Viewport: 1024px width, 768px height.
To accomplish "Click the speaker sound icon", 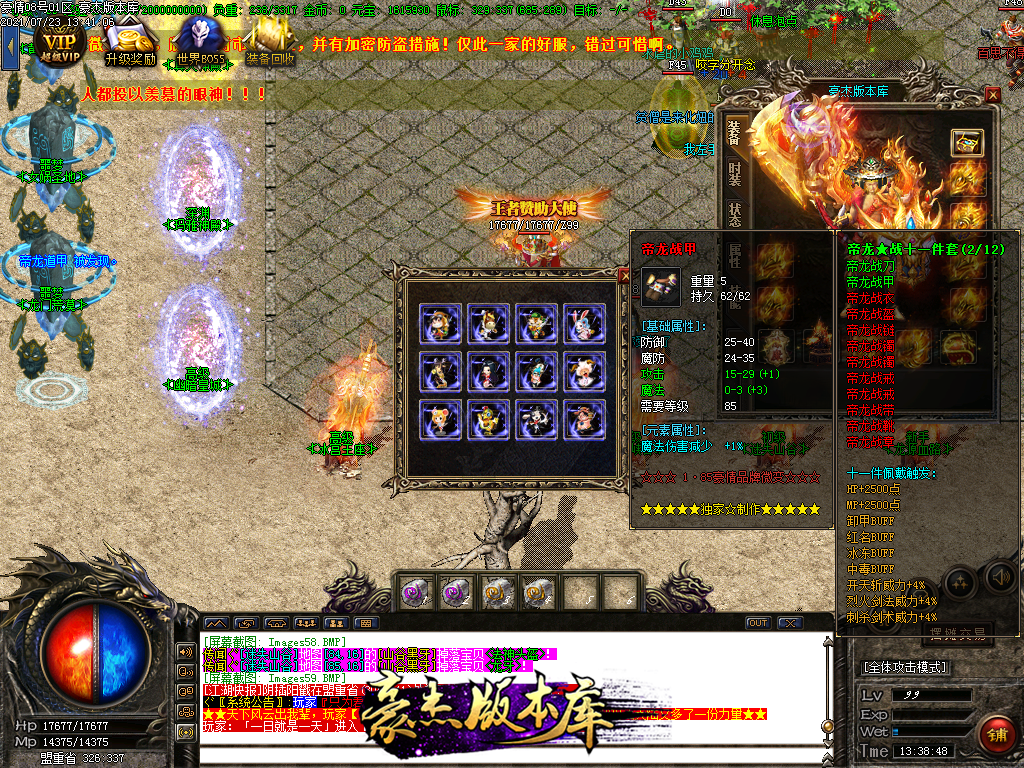I will pyautogui.click(x=999, y=577).
